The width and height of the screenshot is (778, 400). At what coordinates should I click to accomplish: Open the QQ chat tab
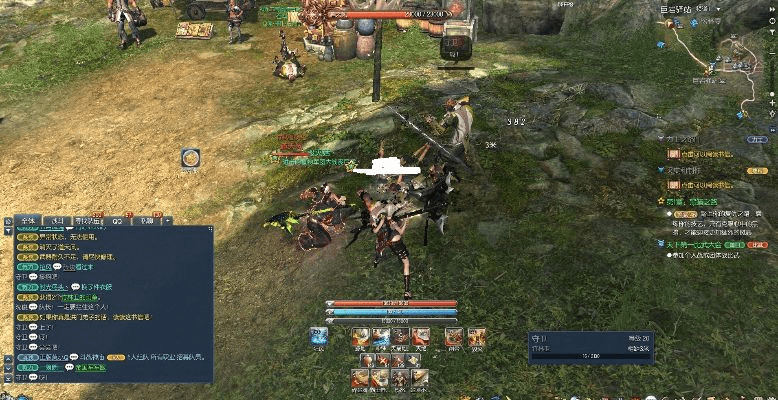117,220
